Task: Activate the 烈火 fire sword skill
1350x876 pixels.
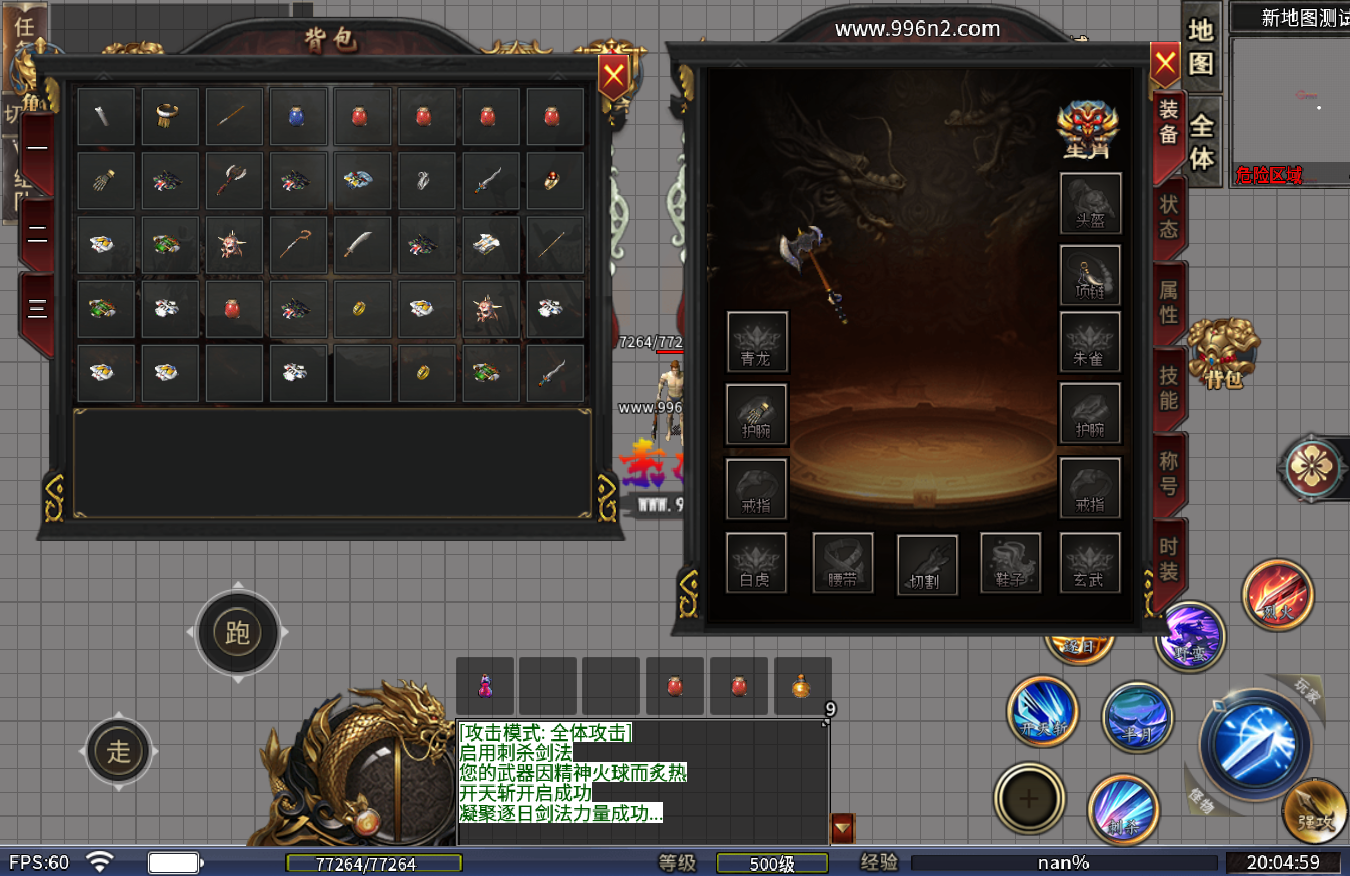Action: tap(1277, 595)
